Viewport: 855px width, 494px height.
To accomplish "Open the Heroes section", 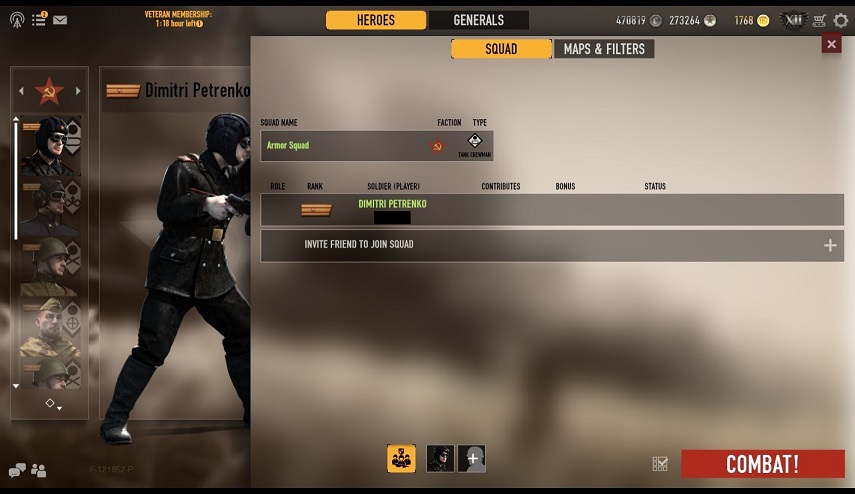I will click(x=376, y=20).
